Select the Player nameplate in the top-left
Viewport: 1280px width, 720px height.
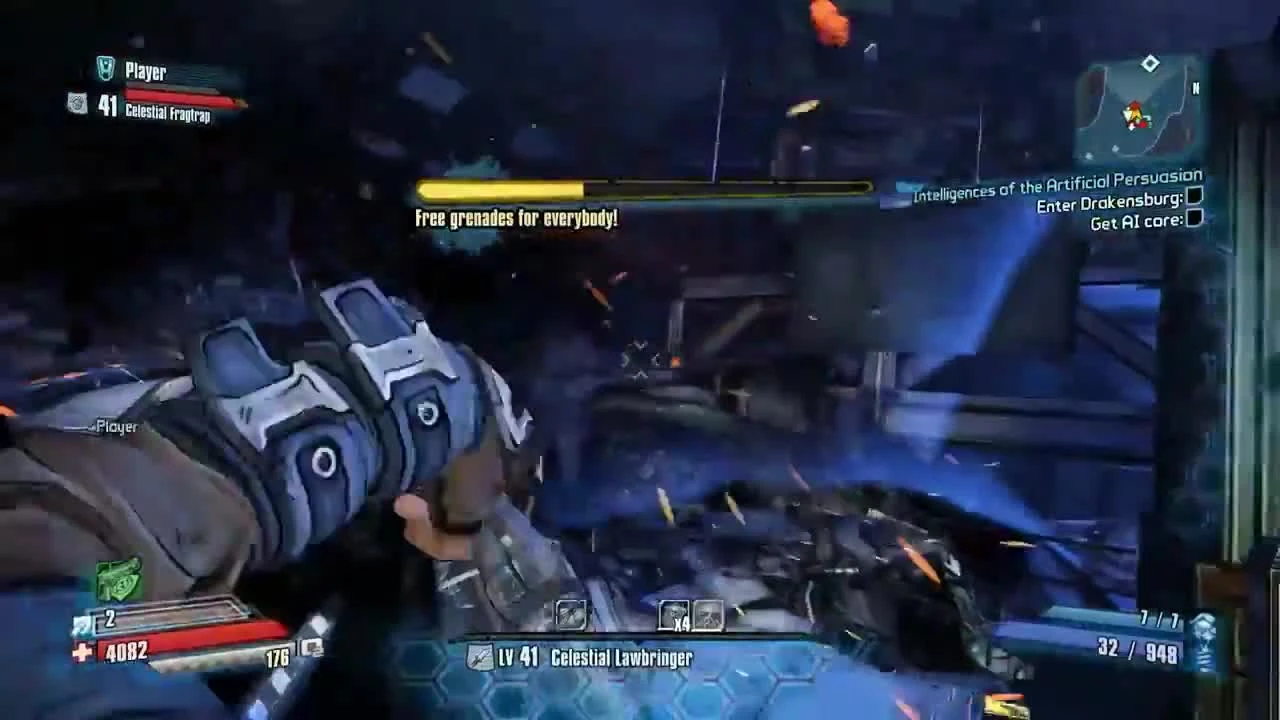[143, 71]
